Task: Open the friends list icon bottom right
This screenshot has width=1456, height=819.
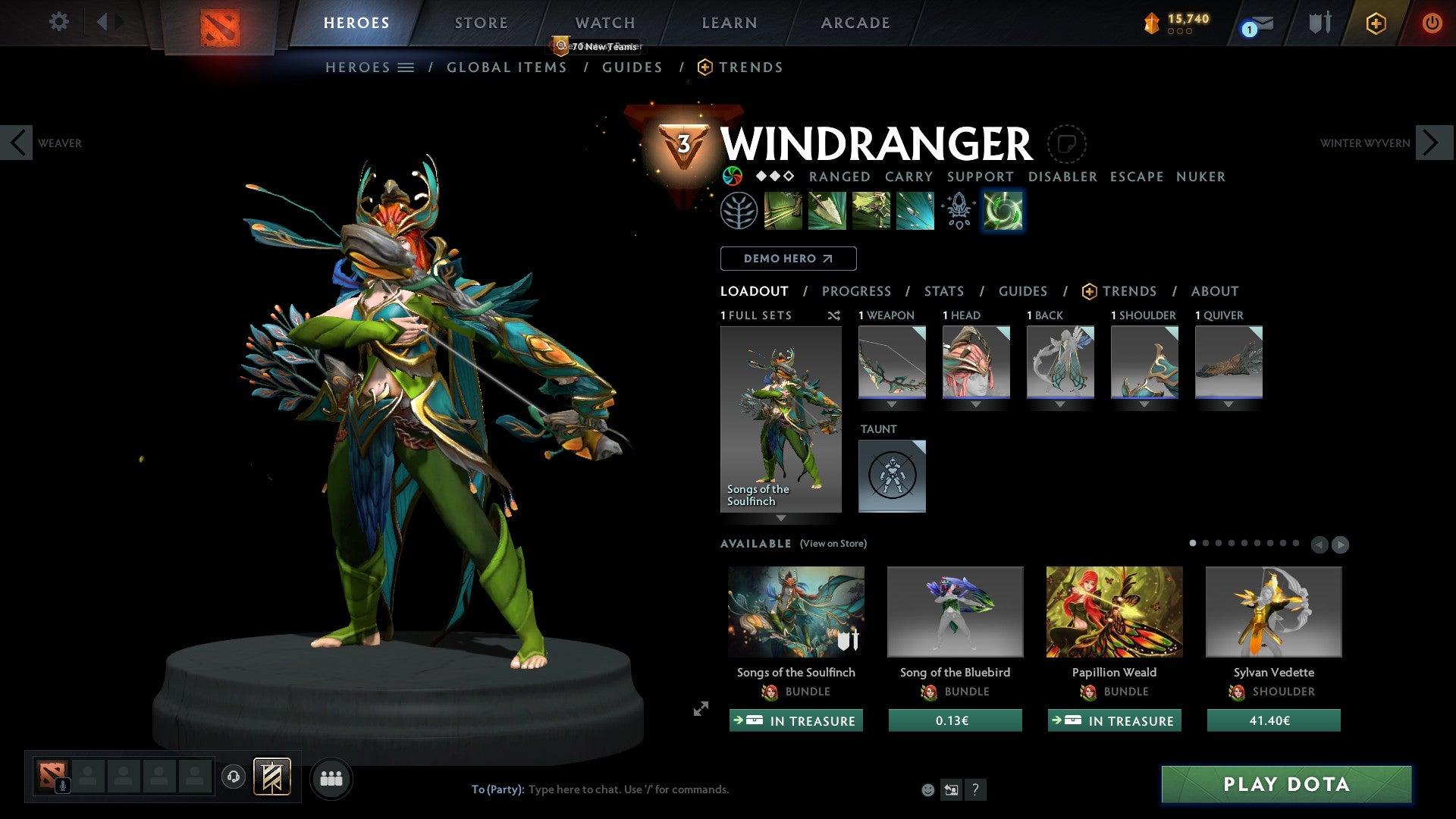Action: pos(331,777)
